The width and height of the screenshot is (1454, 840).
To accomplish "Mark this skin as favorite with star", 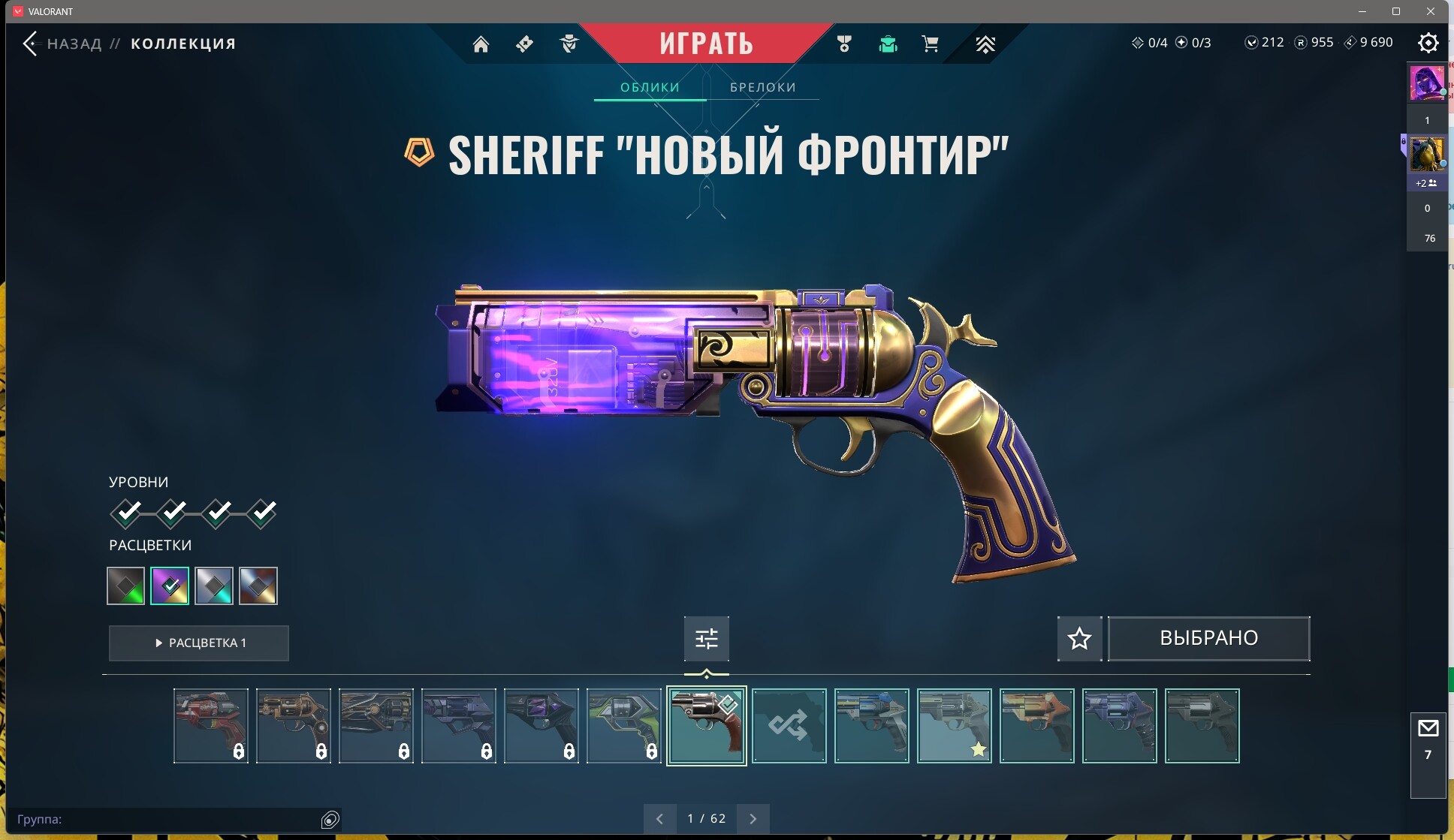I will pos(1079,639).
